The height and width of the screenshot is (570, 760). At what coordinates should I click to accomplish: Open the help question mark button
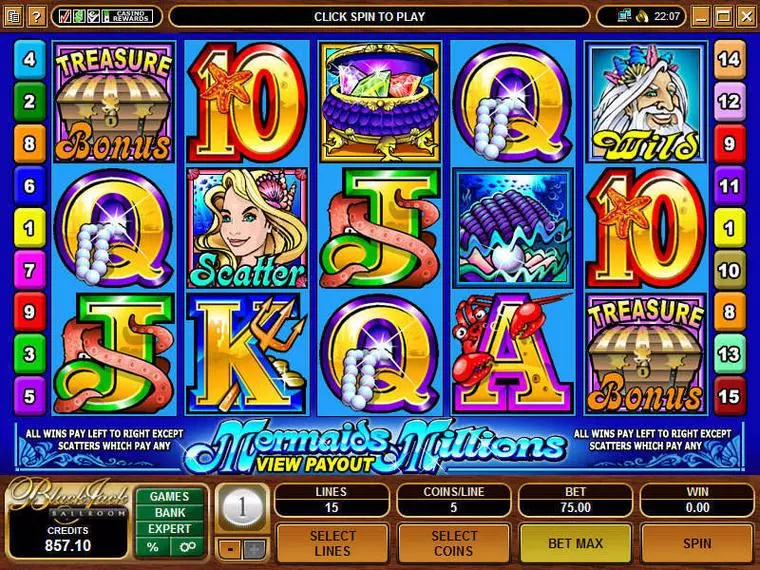click(x=35, y=17)
